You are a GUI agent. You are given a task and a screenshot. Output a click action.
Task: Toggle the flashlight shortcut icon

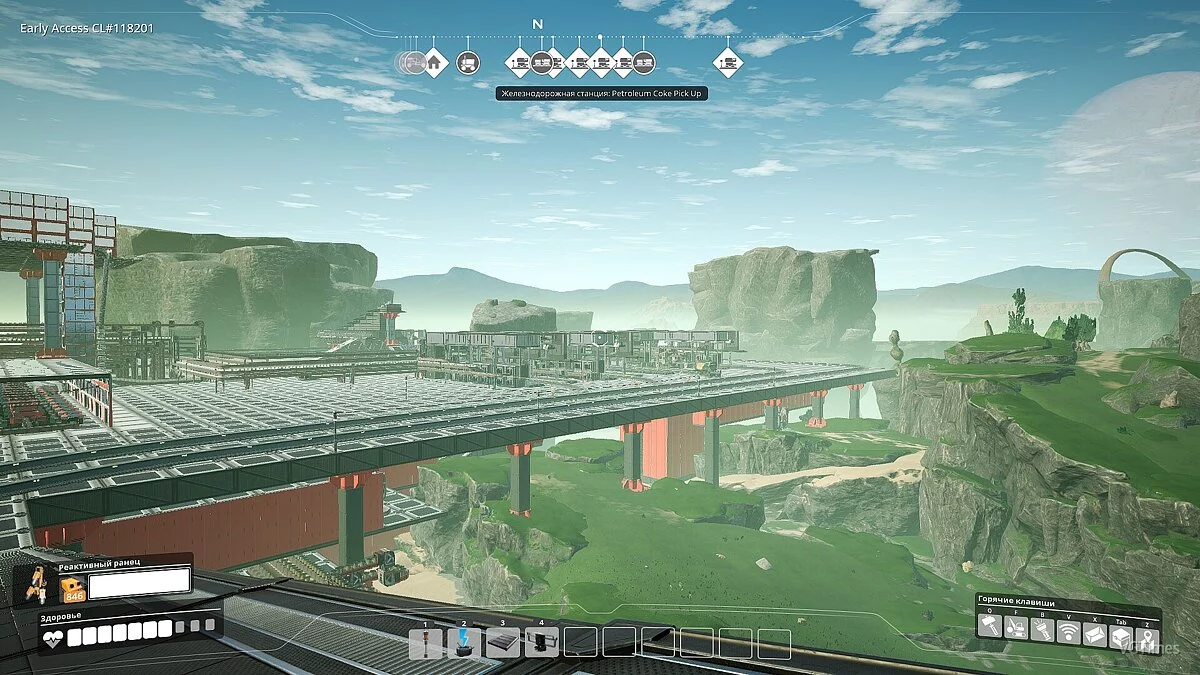[1042, 627]
